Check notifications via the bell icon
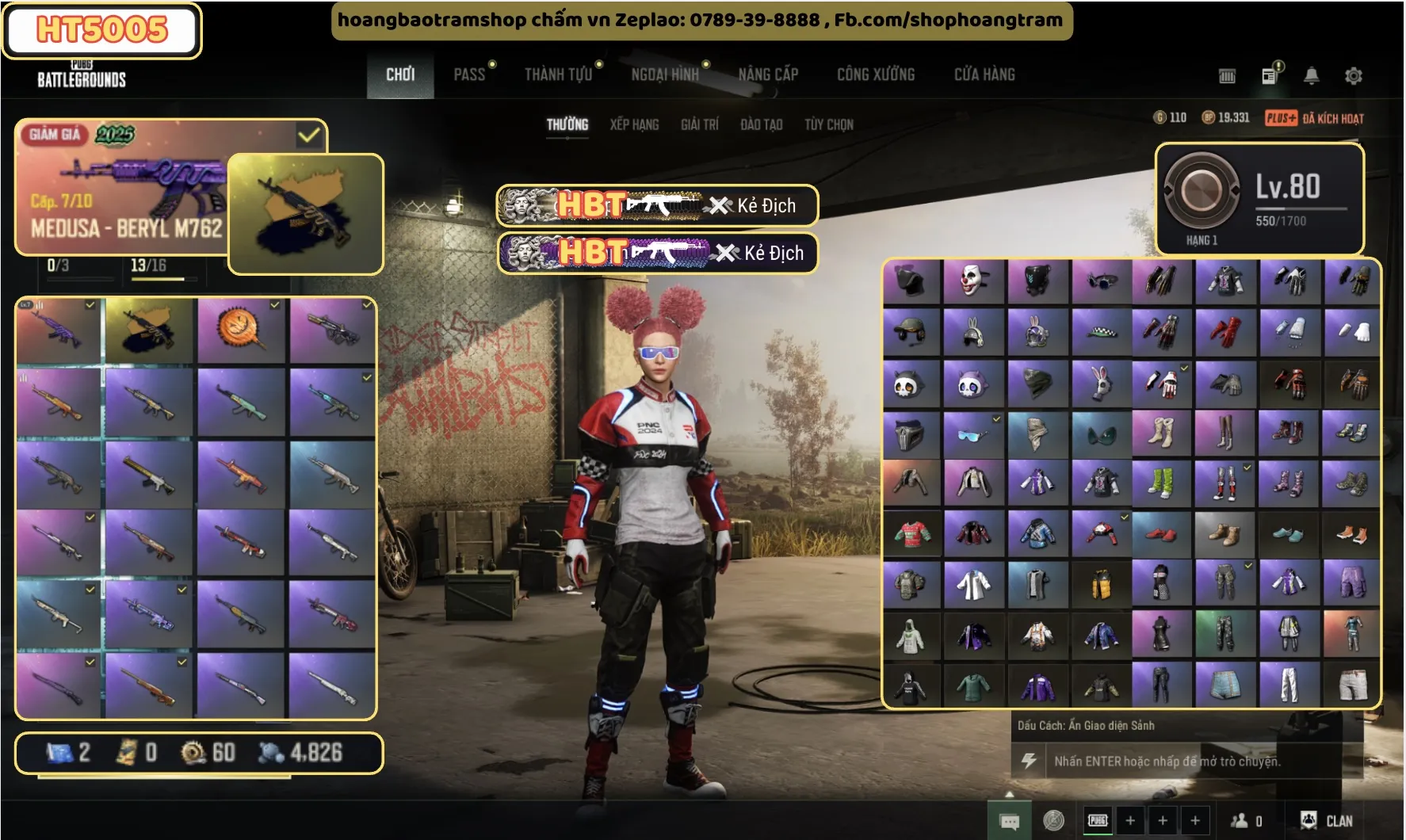The width and height of the screenshot is (1406, 840). pos(1312,76)
